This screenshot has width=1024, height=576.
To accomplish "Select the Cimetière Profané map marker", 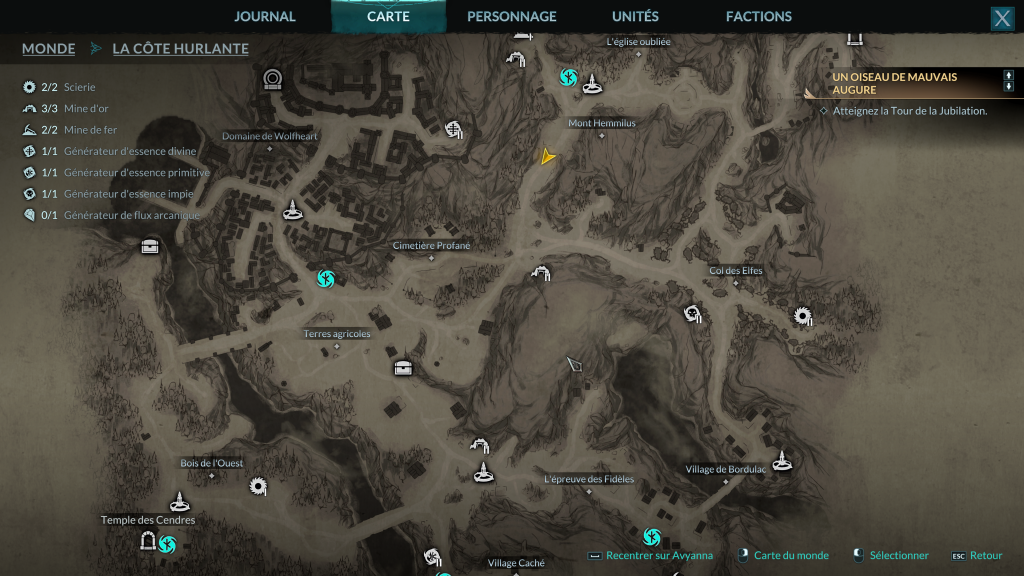I will (x=431, y=246).
